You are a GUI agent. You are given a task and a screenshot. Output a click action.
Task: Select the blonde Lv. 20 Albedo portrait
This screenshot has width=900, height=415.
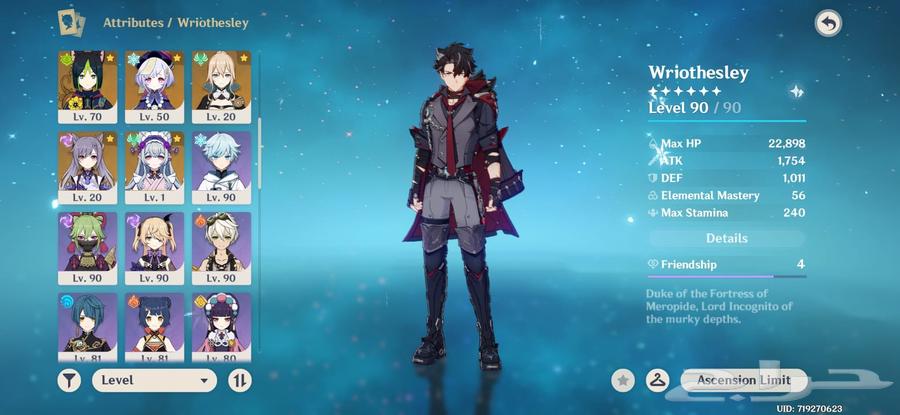tap(222, 86)
